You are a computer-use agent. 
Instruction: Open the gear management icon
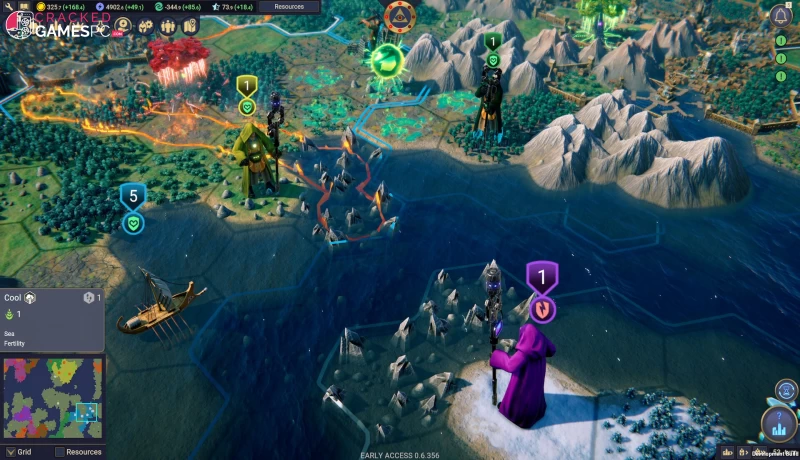tap(145, 25)
